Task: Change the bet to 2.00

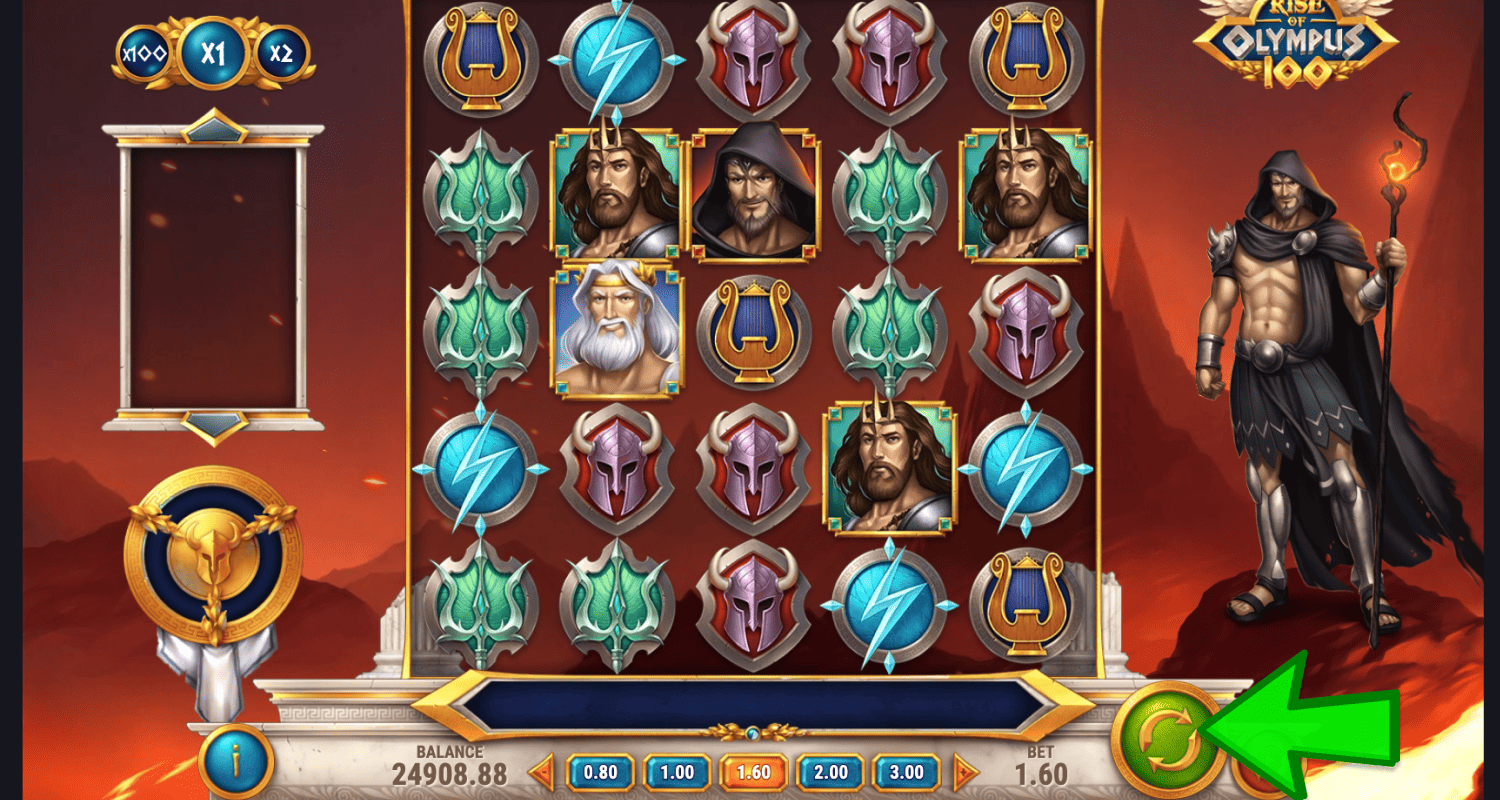Action: tap(830, 772)
